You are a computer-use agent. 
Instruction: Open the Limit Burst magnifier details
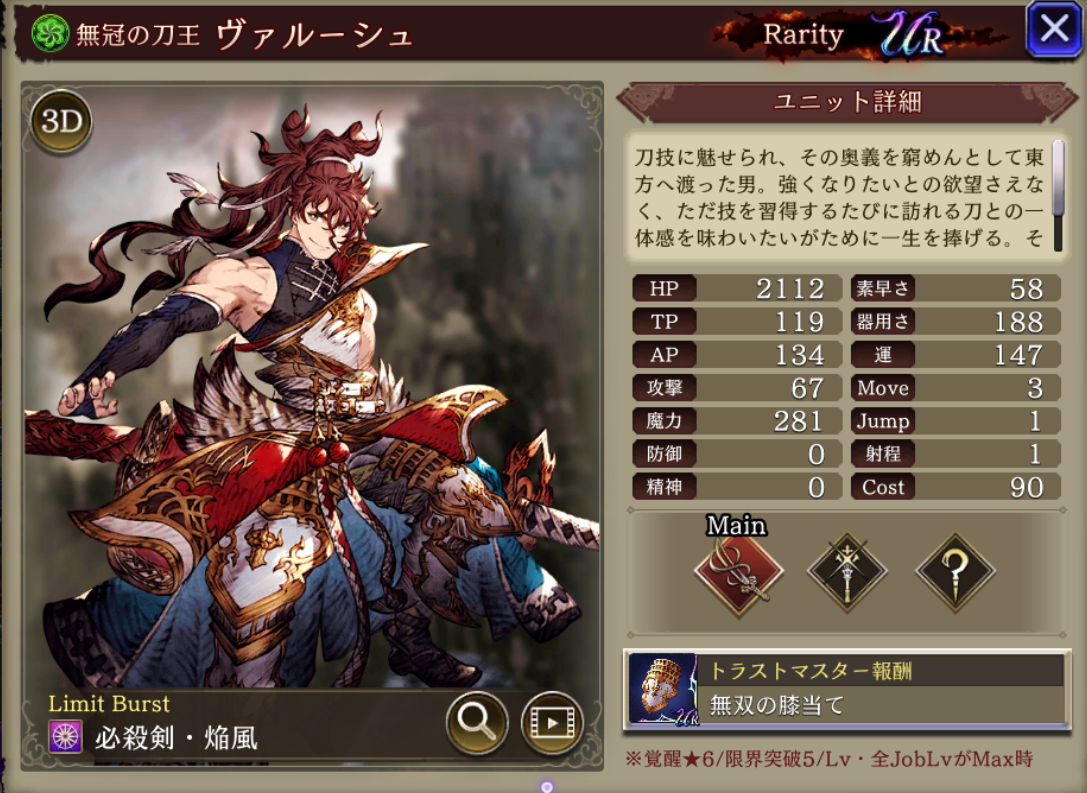476,722
